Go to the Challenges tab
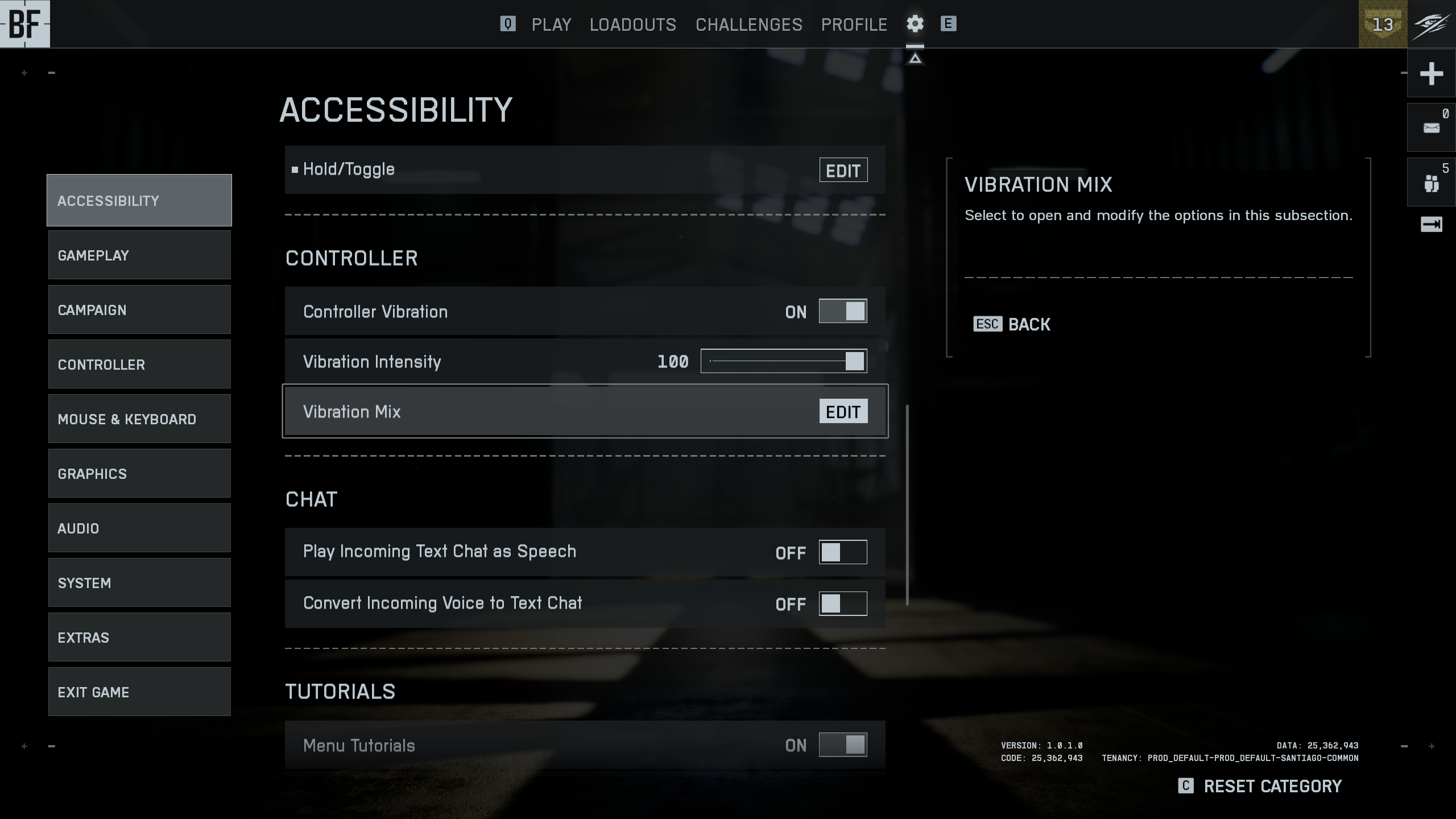The image size is (1456, 819). [x=748, y=24]
